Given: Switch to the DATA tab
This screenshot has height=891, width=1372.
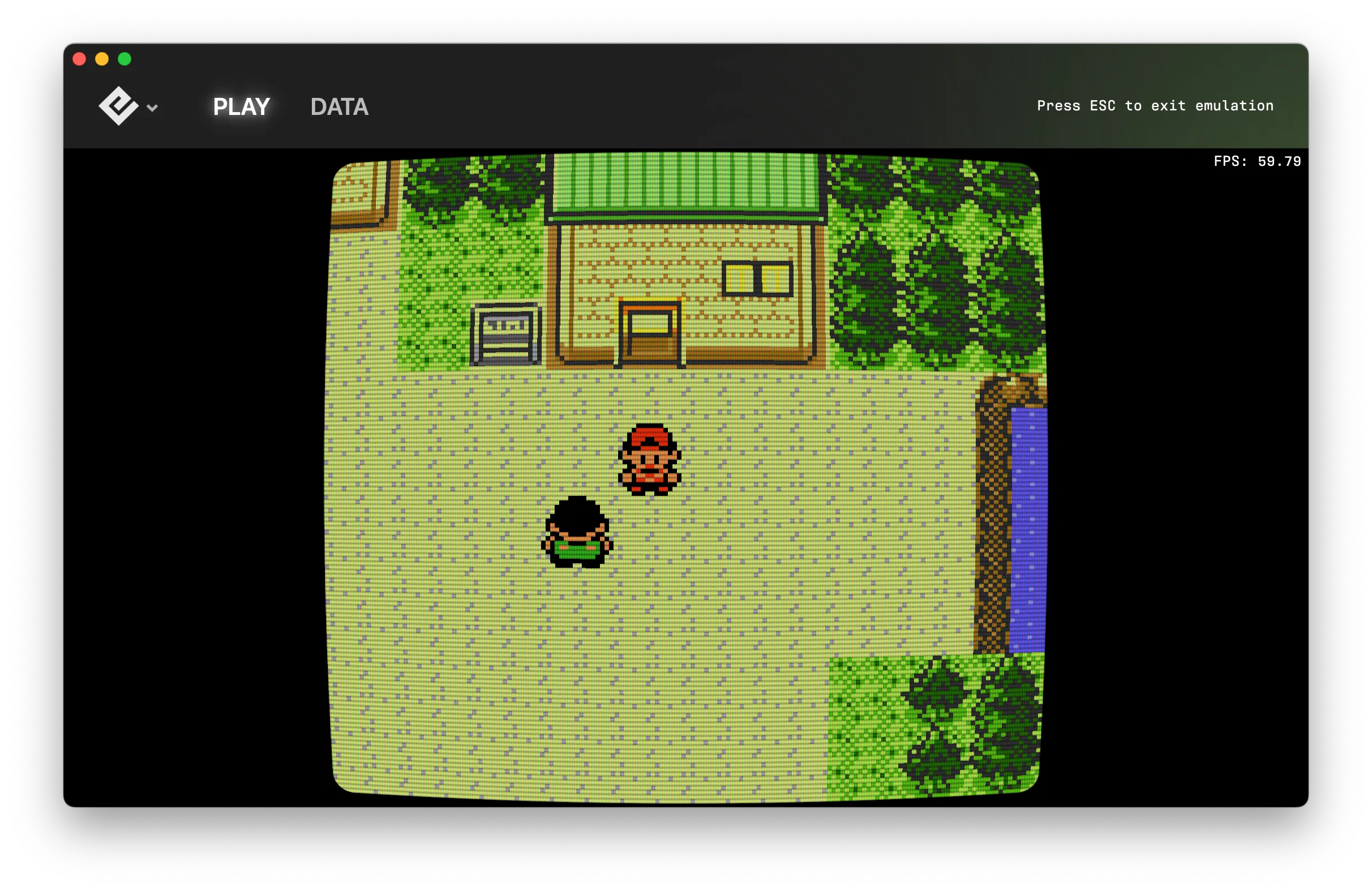Looking at the screenshot, I should 339,106.
